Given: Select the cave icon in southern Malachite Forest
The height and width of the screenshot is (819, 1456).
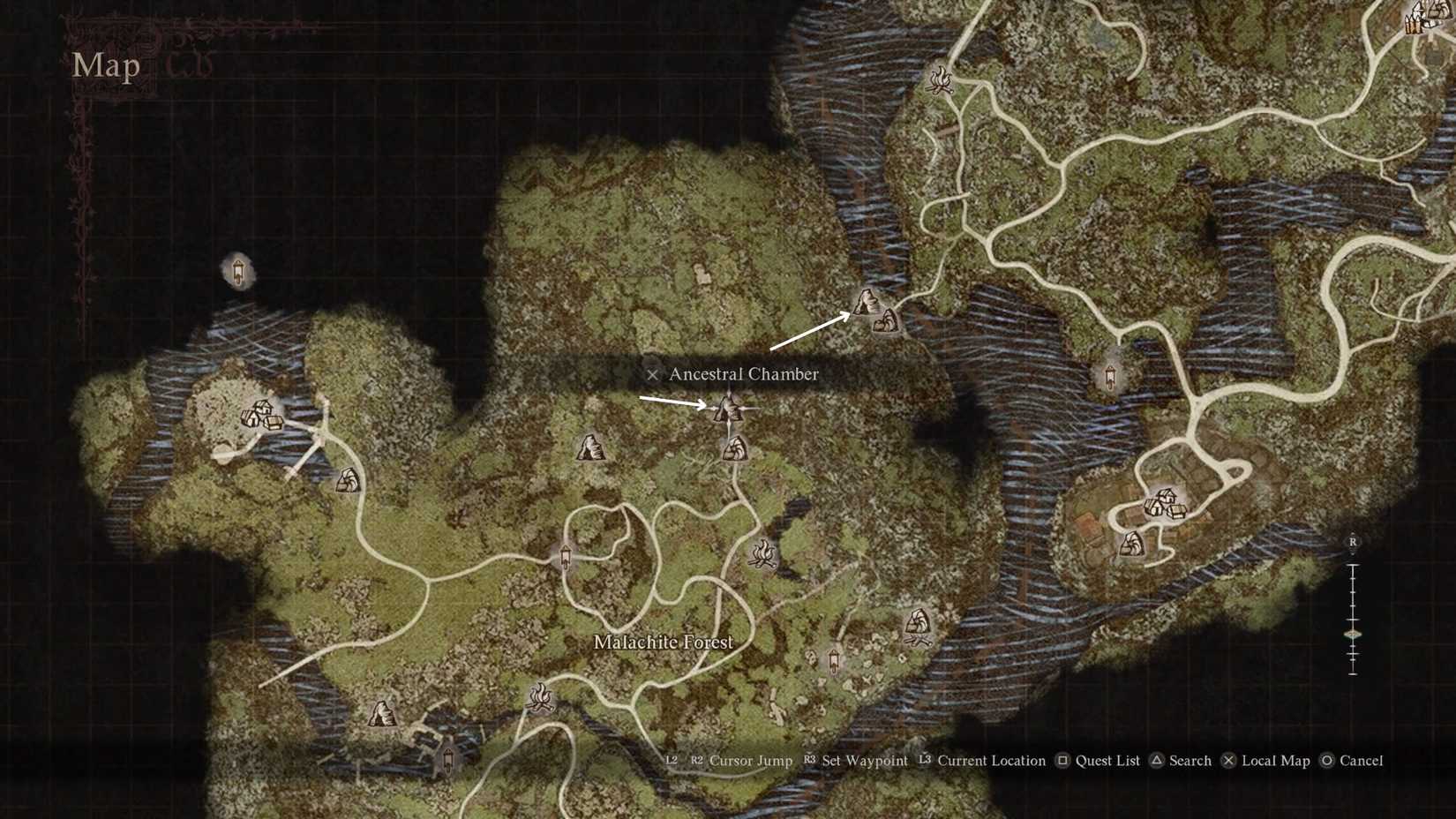Looking at the screenshot, I should click(x=381, y=711).
